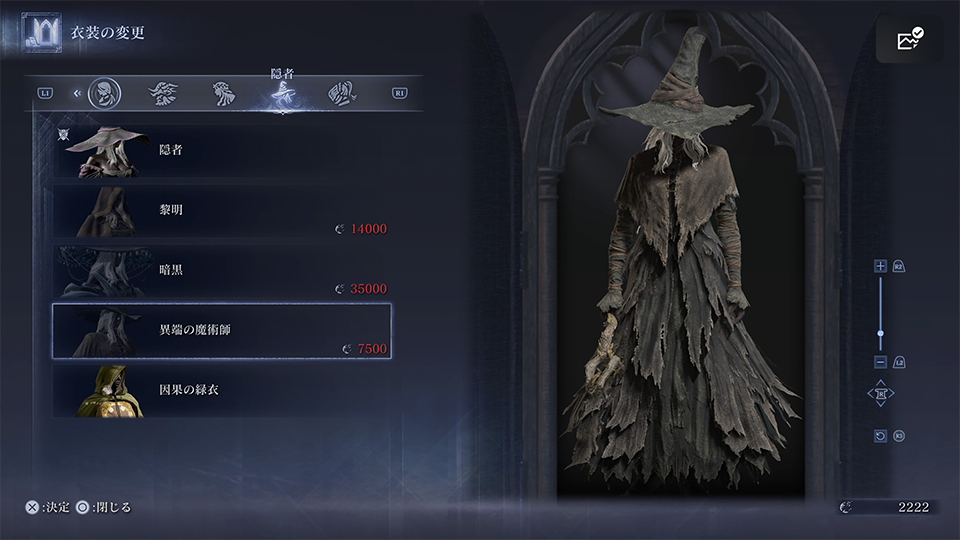This screenshot has width=960, height=540.
Task: Open the long-haired character tab at the right
Action: 342,94
